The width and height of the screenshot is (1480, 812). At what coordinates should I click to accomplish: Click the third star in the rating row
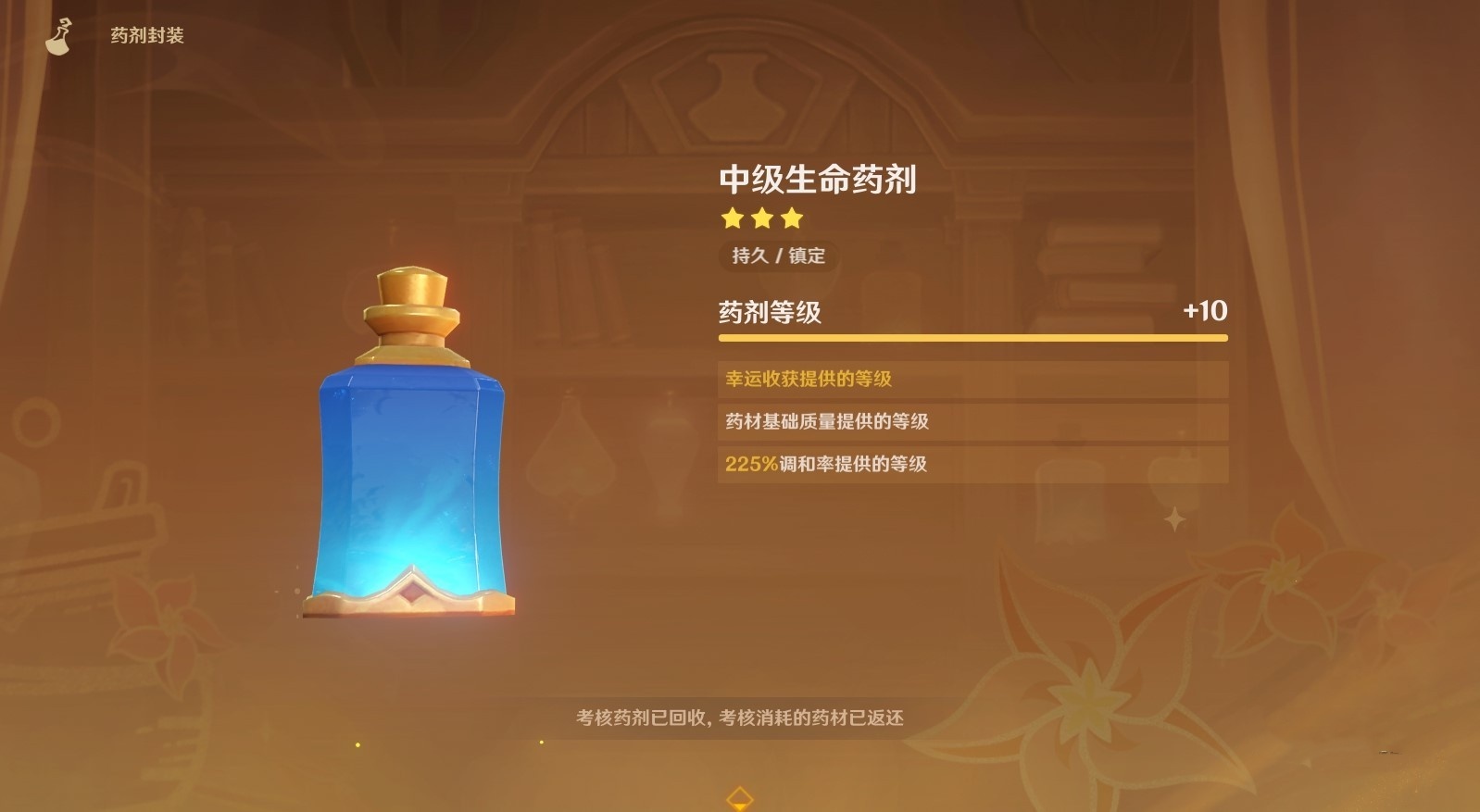[790, 219]
